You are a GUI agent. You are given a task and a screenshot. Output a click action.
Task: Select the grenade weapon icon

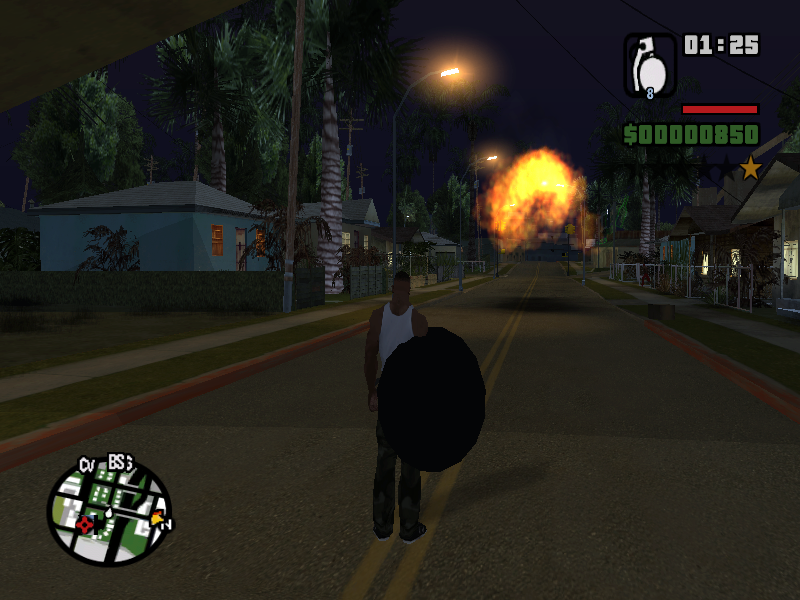click(650, 65)
